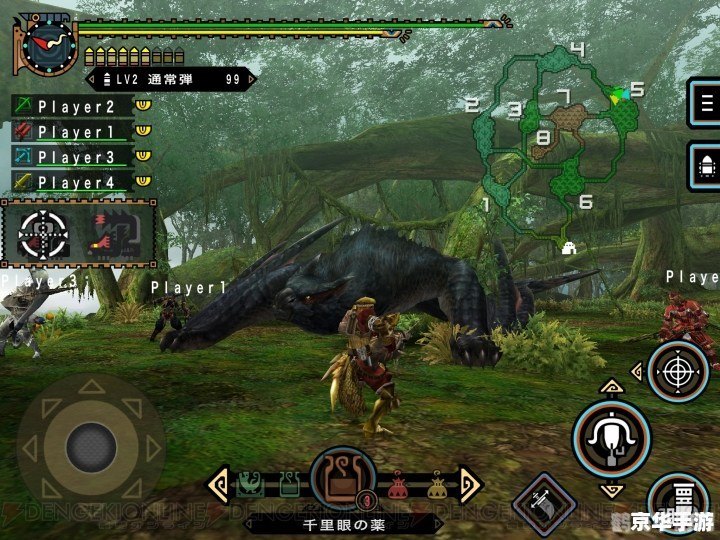Tap the crosshair aim button
The image size is (720, 540).
coord(679,371)
